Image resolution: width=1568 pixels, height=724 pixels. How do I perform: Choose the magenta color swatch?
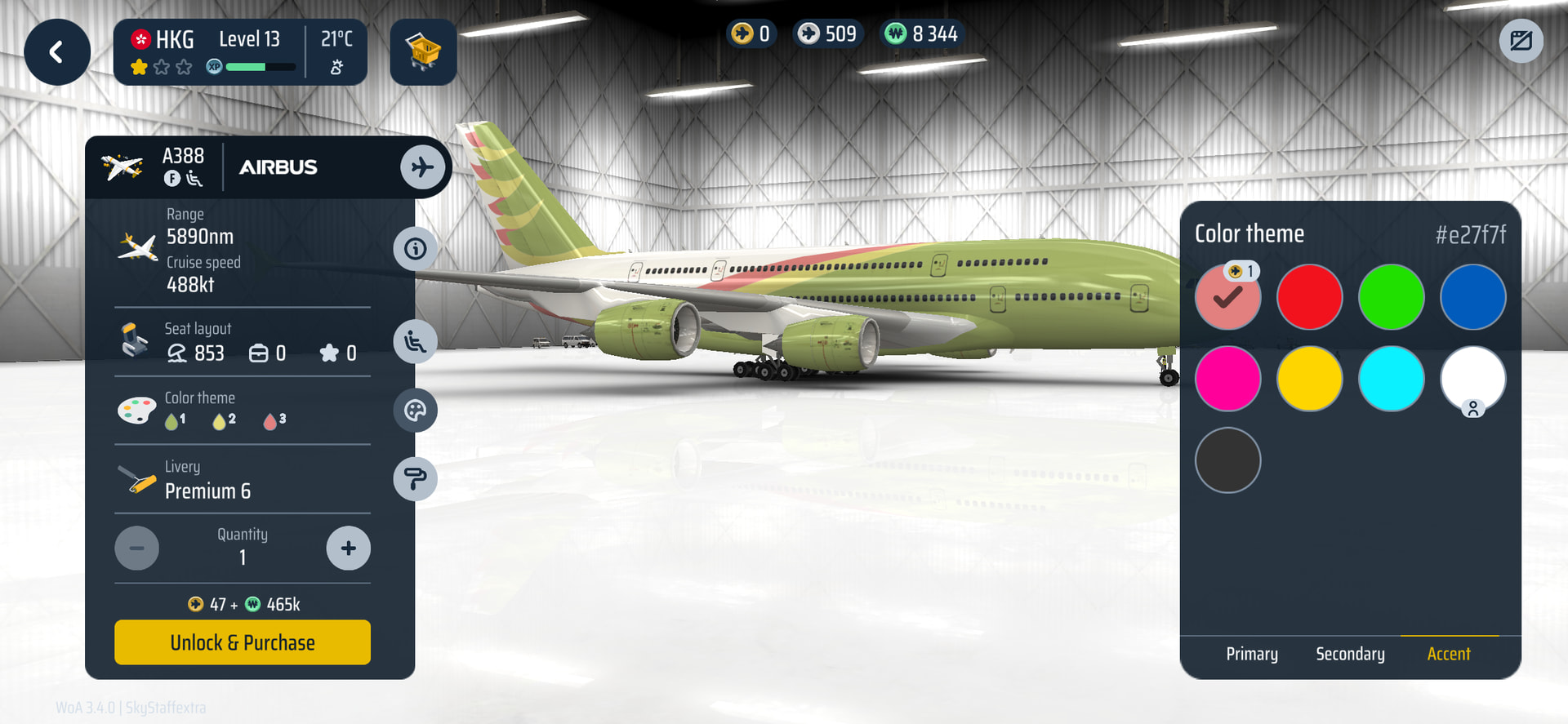pyautogui.click(x=1227, y=379)
